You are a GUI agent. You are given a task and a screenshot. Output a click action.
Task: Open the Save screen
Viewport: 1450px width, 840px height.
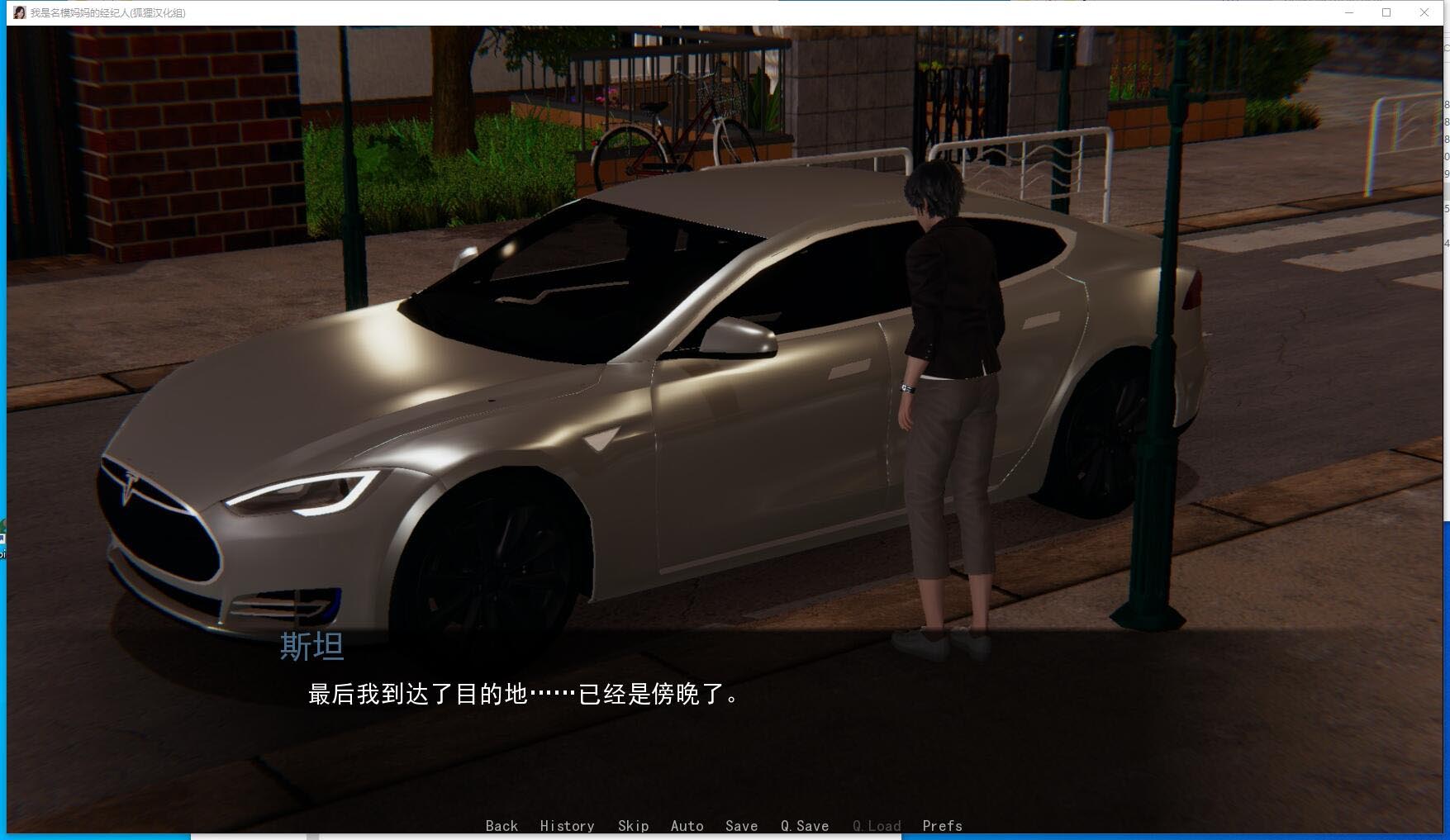(x=740, y=826)
